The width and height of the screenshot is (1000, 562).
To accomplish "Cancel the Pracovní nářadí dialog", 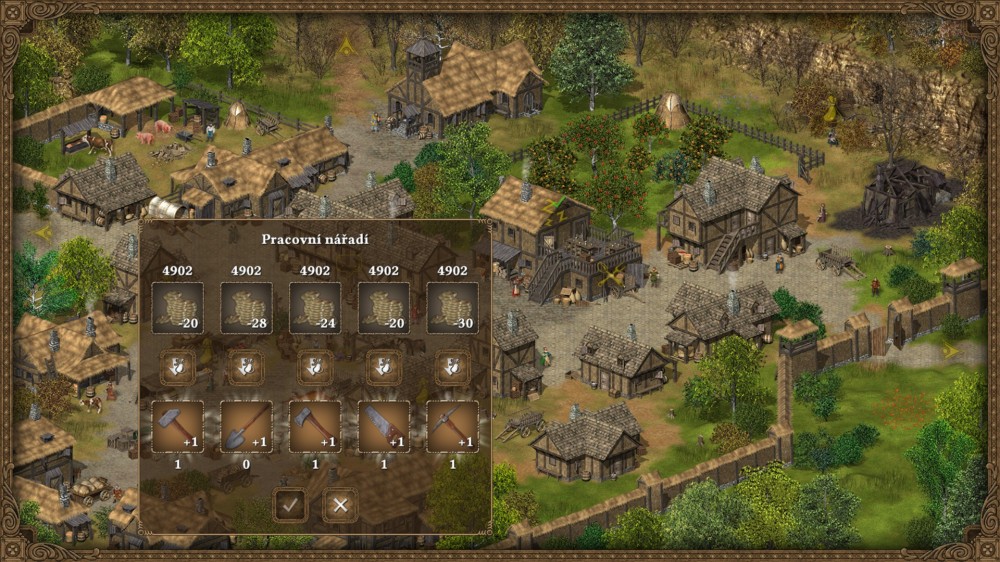I will point(340,505).
